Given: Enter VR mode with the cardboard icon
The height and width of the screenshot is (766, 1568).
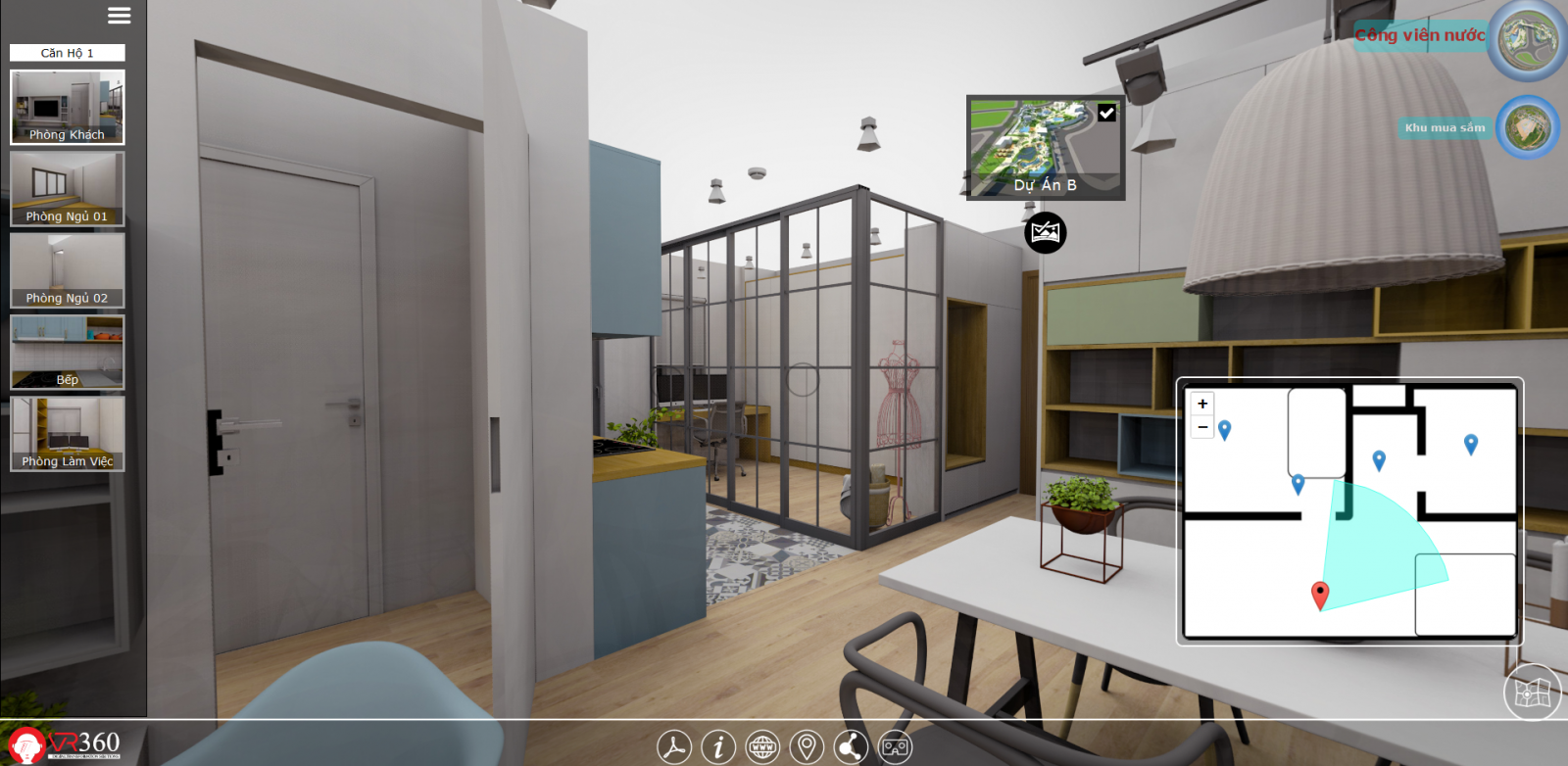Looking at the screenshot, I should pyautogui.click(x=893, y=747).
